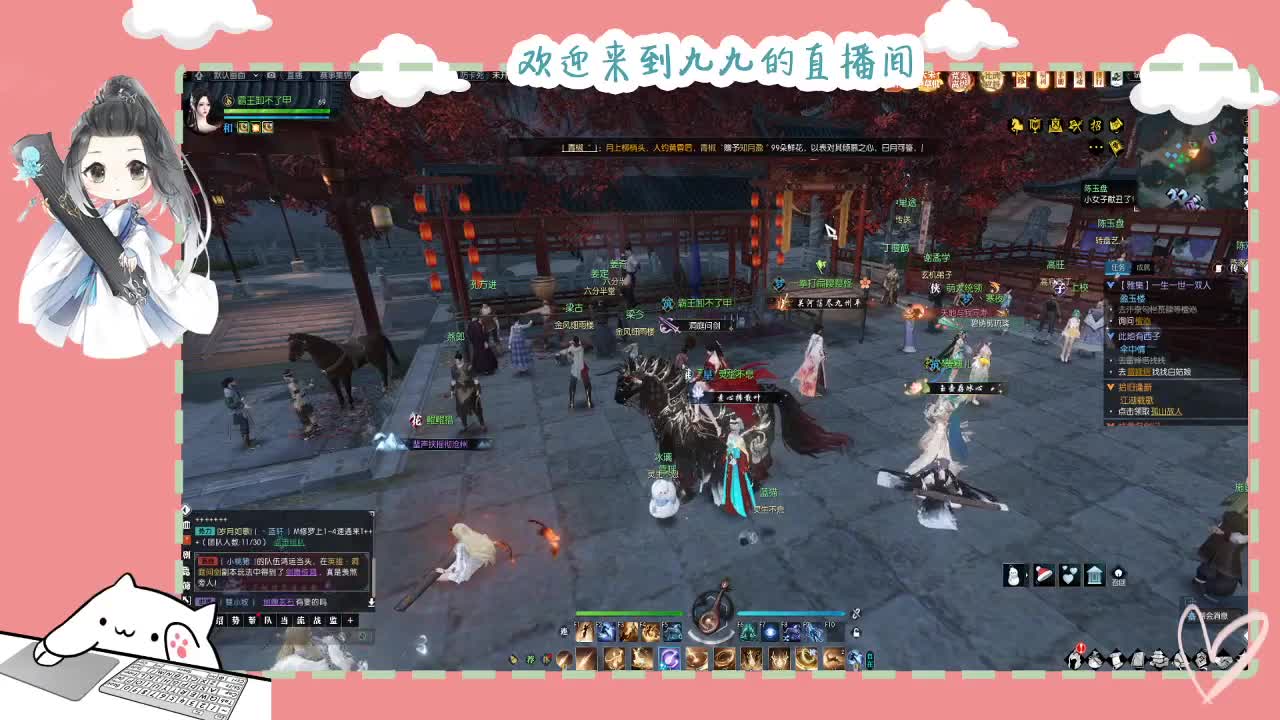The width and height of the screenshot is (1280, 720).
Task: Toggle the lock icon beside the F10 skill slot
Action: (858, 632)
